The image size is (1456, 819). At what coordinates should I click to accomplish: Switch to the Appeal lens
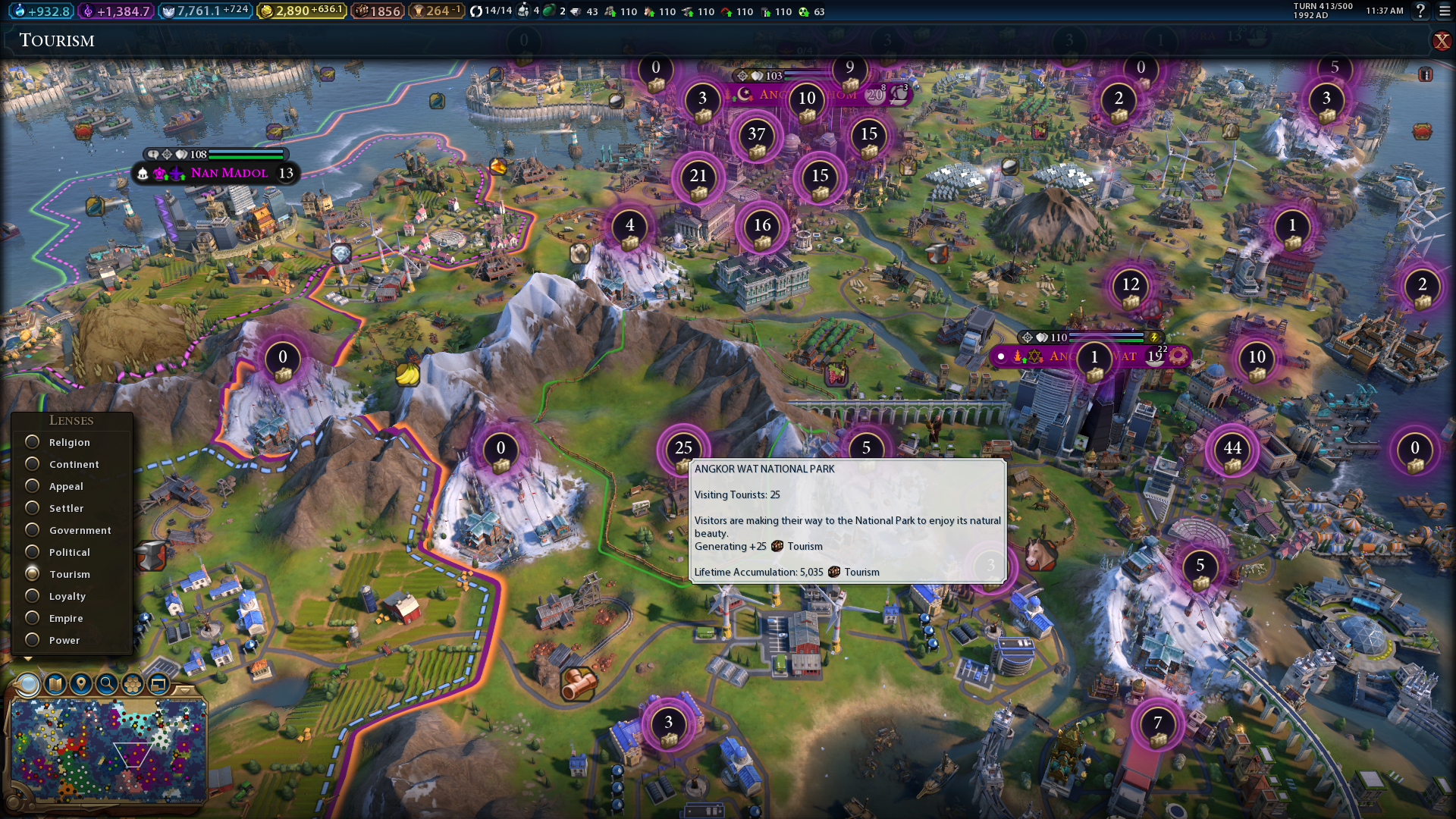click(33, 486)
